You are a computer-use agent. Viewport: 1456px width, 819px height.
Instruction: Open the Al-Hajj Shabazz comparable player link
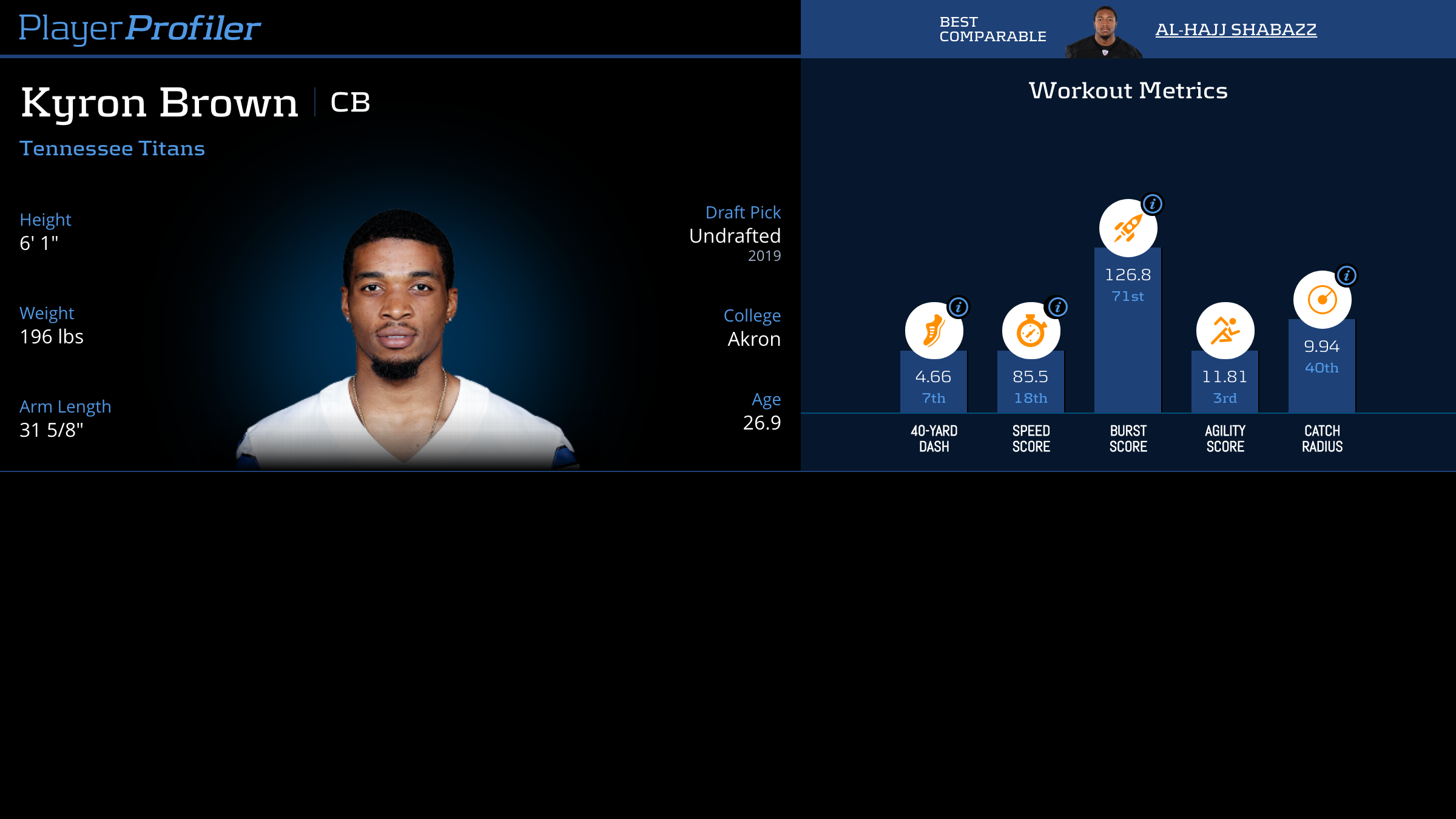1235,29
